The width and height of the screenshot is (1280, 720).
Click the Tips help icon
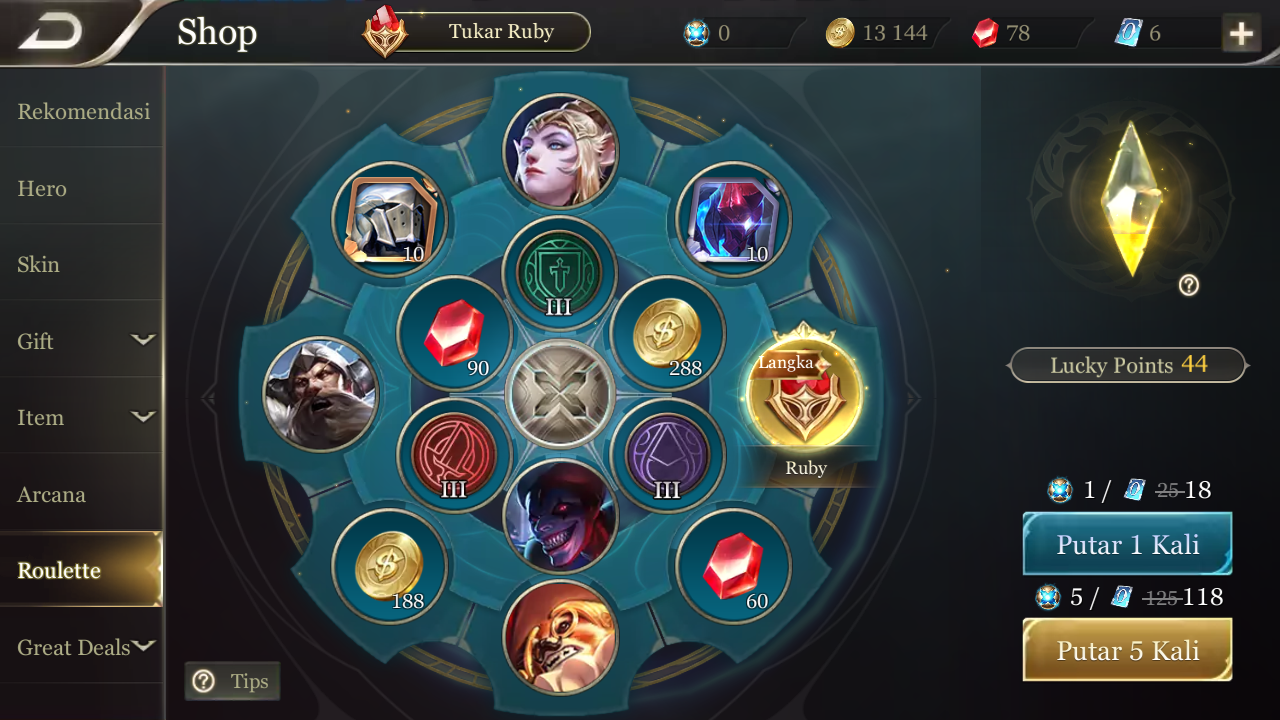pos(205,681)
